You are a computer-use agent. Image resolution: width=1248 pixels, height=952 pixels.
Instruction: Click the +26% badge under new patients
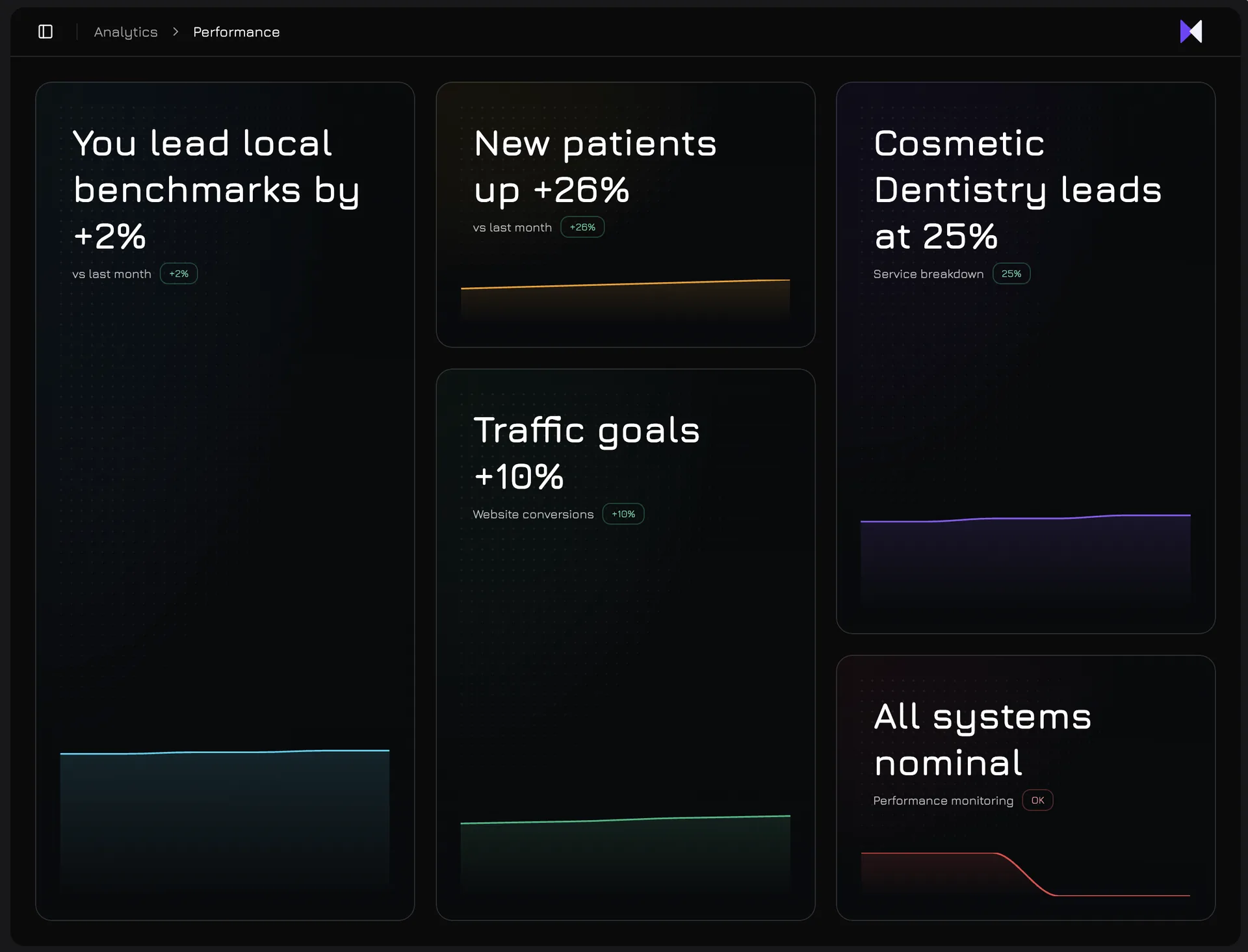[x=582, y=227]
